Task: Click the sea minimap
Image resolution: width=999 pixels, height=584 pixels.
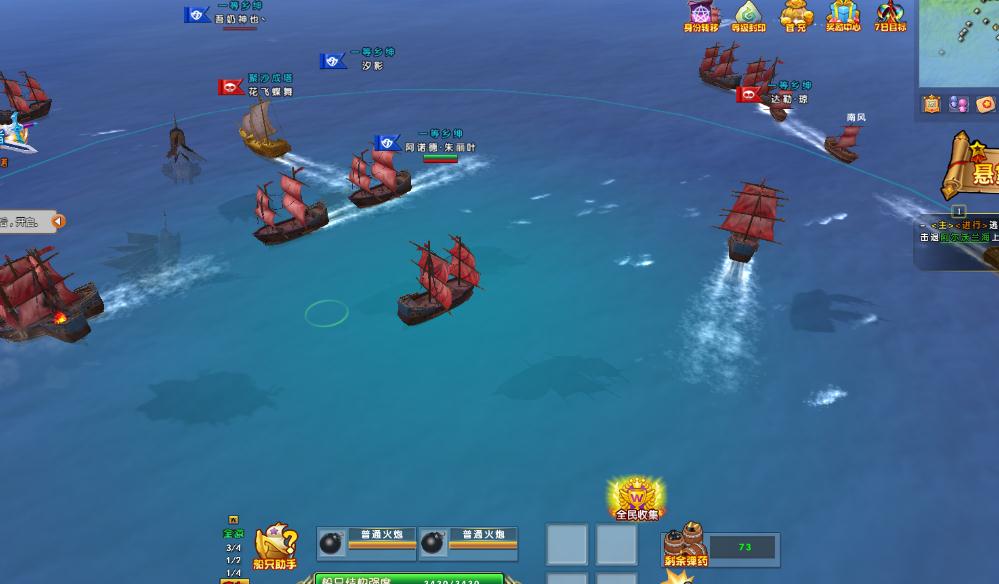Action: (960, 42)
